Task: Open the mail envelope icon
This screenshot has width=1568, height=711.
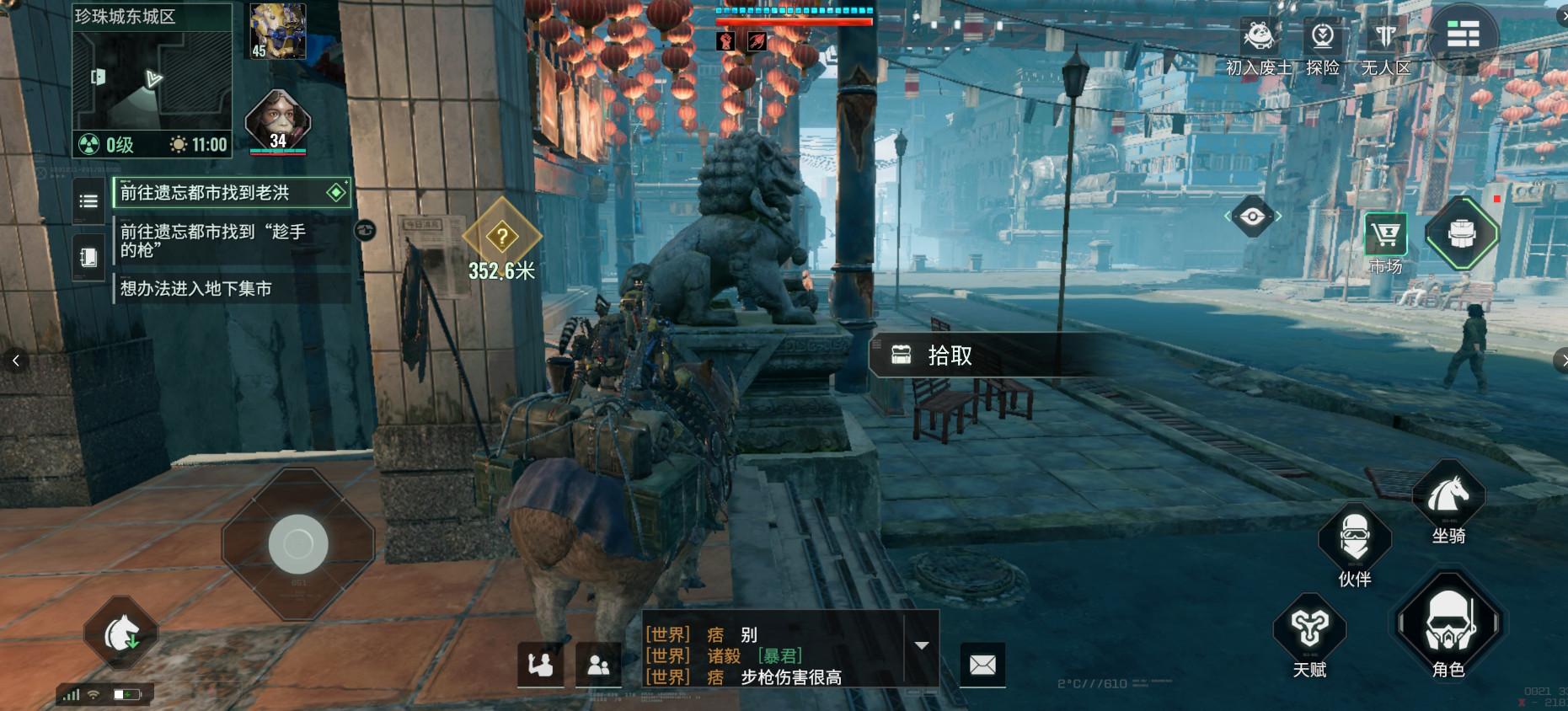Action: [982, 665]
